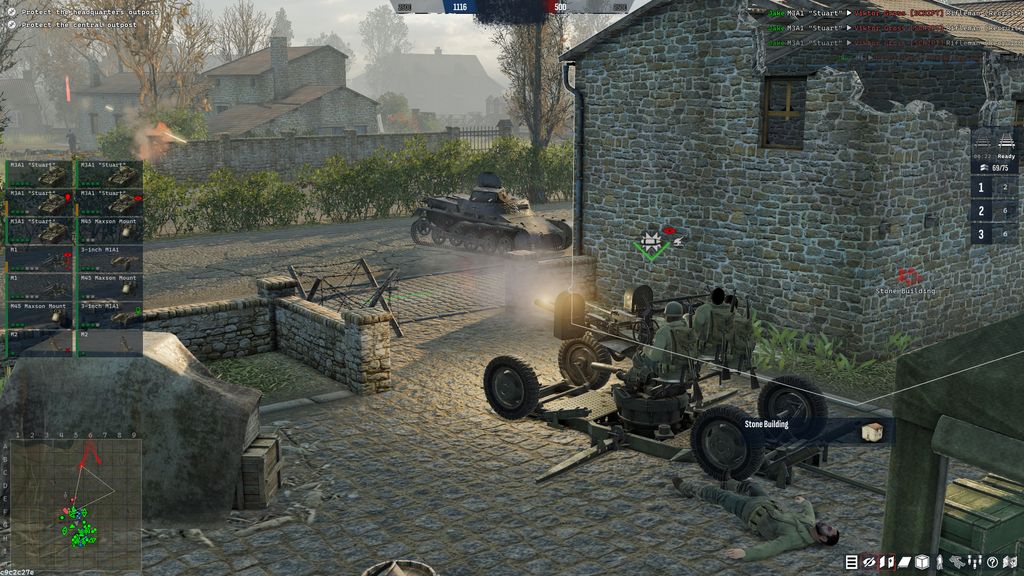Click the white cube icon
1024x576 pixels.
coord(922,562)
